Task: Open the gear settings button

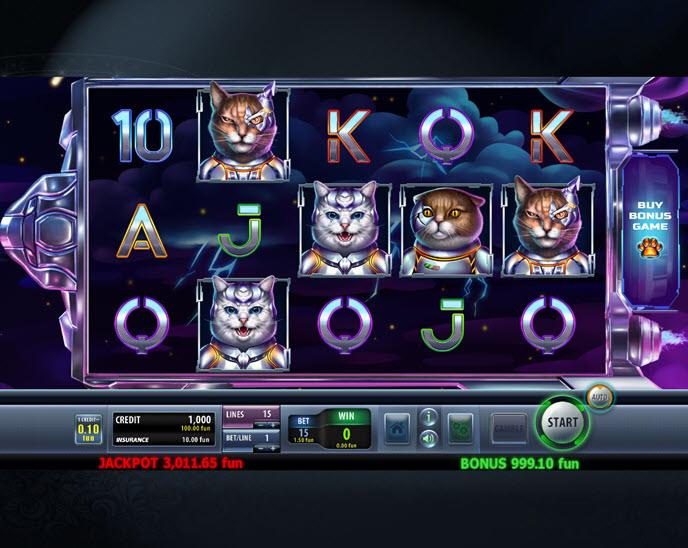Action: tap(460, 428)
